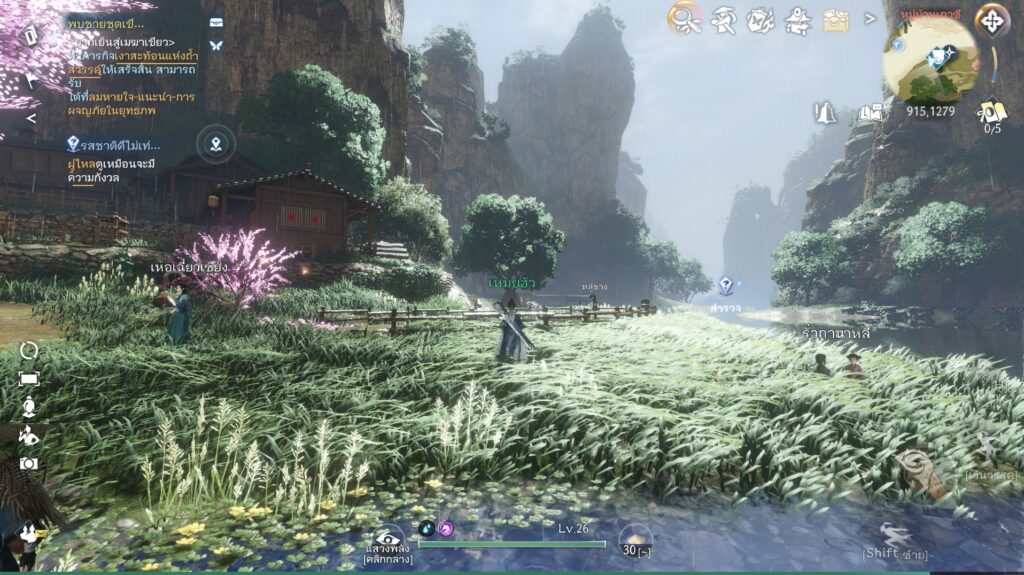The width and height of the screenshot is (1024, 575).
Task: Click the butterfly icon beside quest tracker
Action: point(216,45)
